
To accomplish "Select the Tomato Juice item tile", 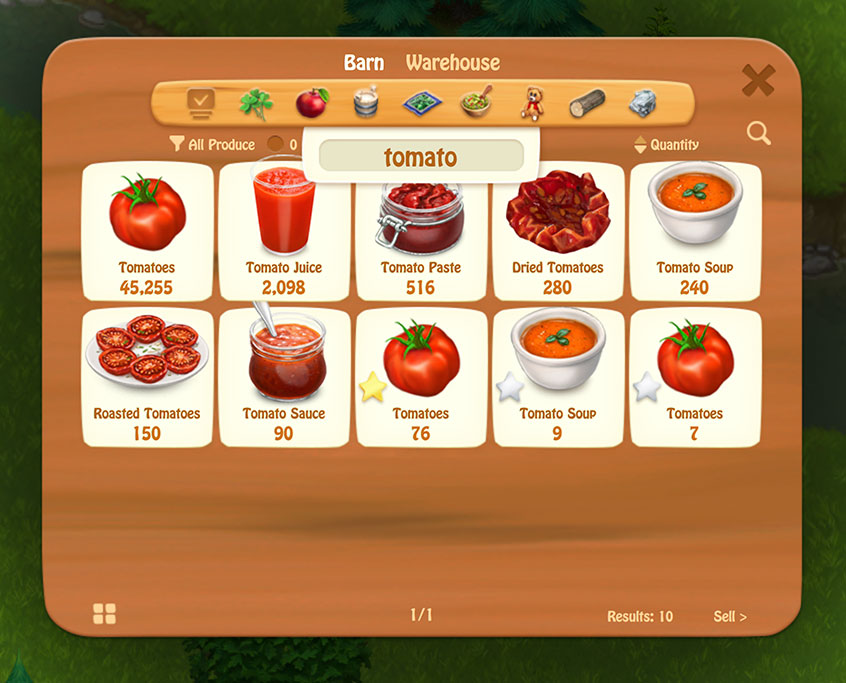I will click(283, 232).
